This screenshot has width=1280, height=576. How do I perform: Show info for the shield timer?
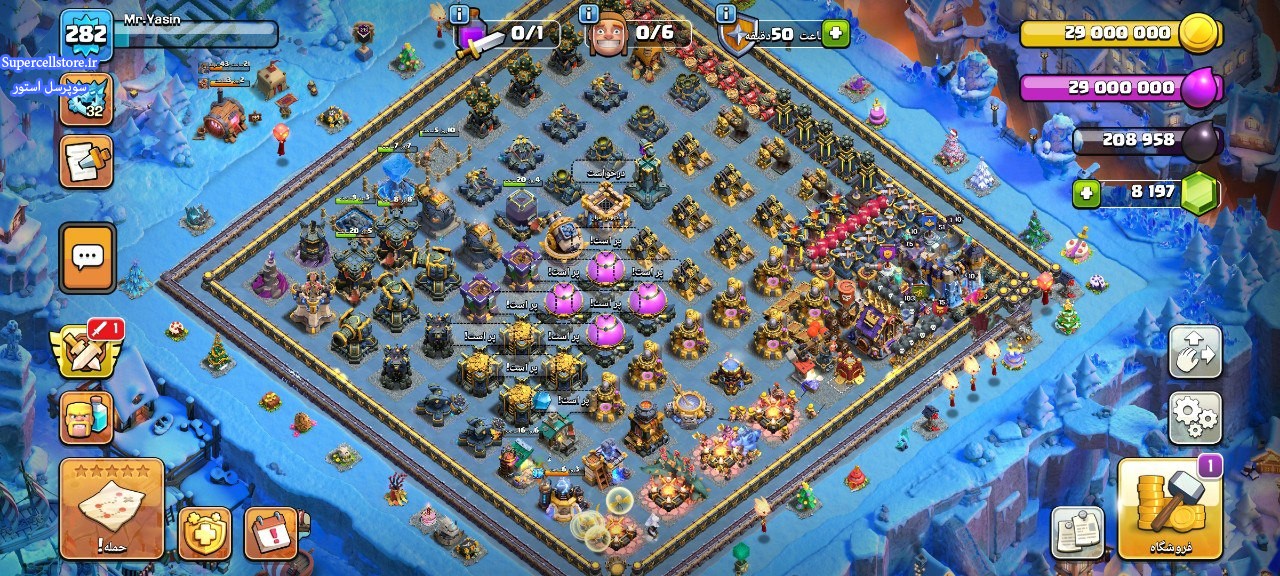tap(725, 14)
